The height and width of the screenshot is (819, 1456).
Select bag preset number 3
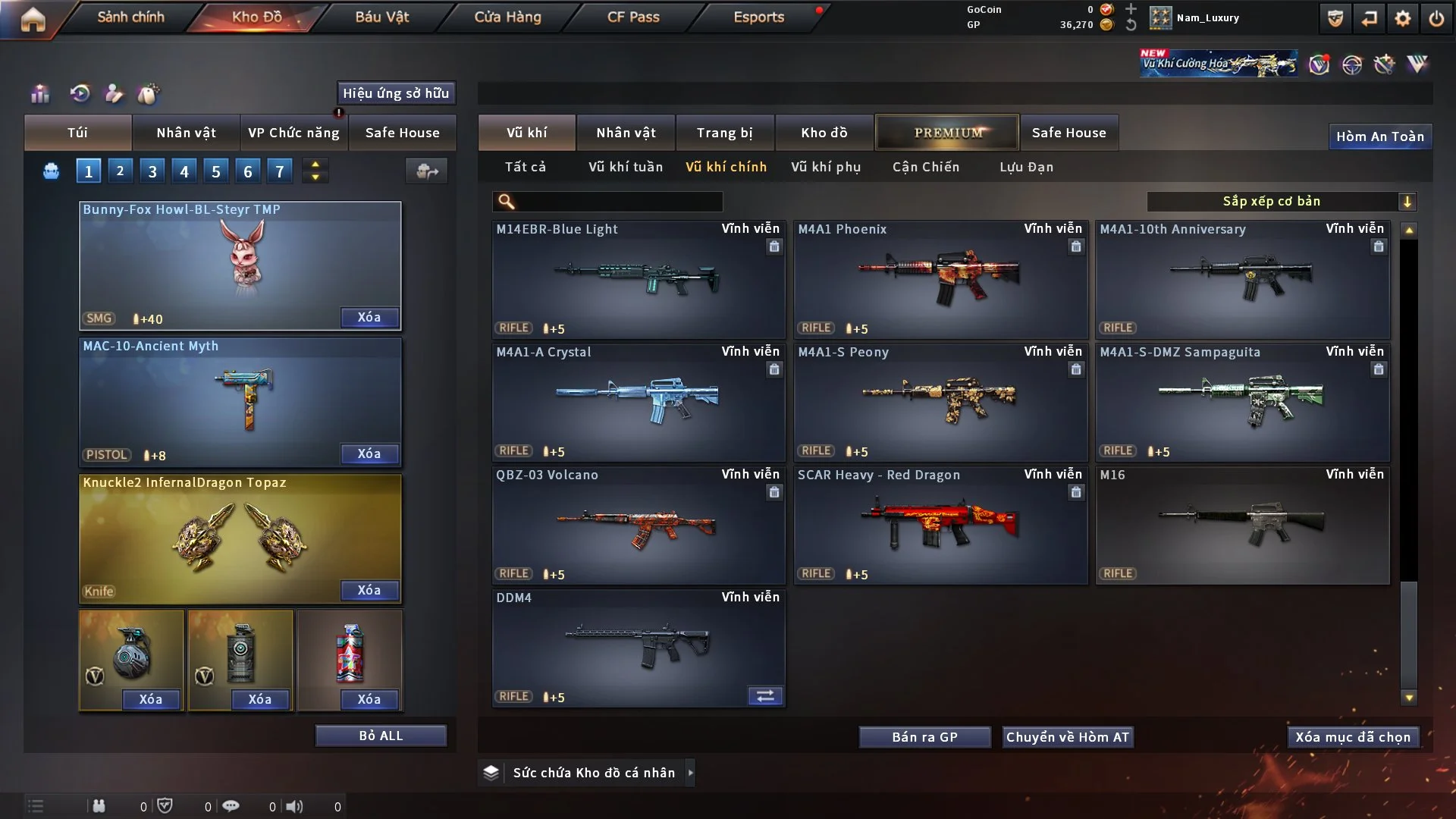[x=152, y=171]
